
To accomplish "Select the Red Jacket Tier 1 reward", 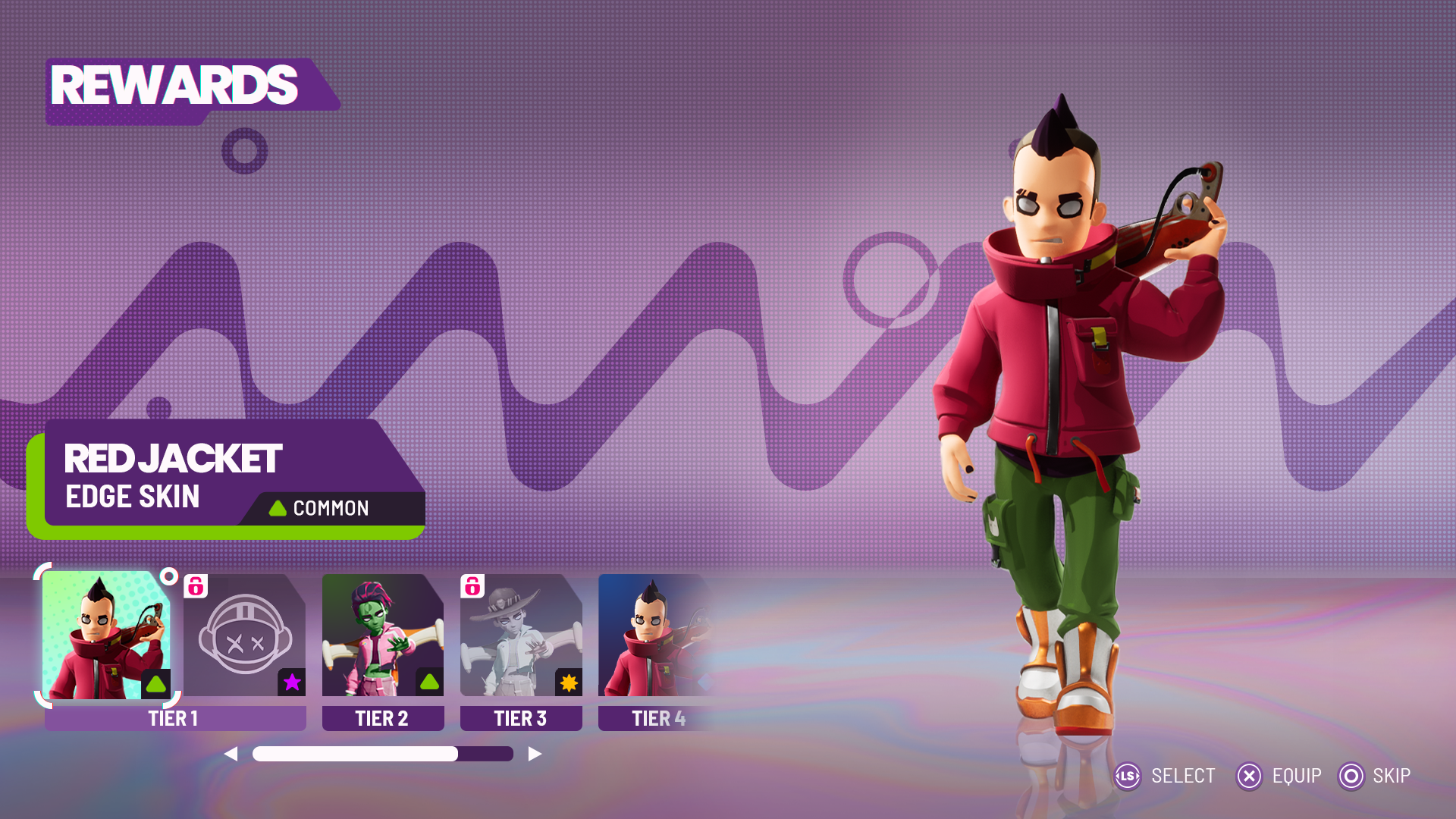I will tap(106, 635).
